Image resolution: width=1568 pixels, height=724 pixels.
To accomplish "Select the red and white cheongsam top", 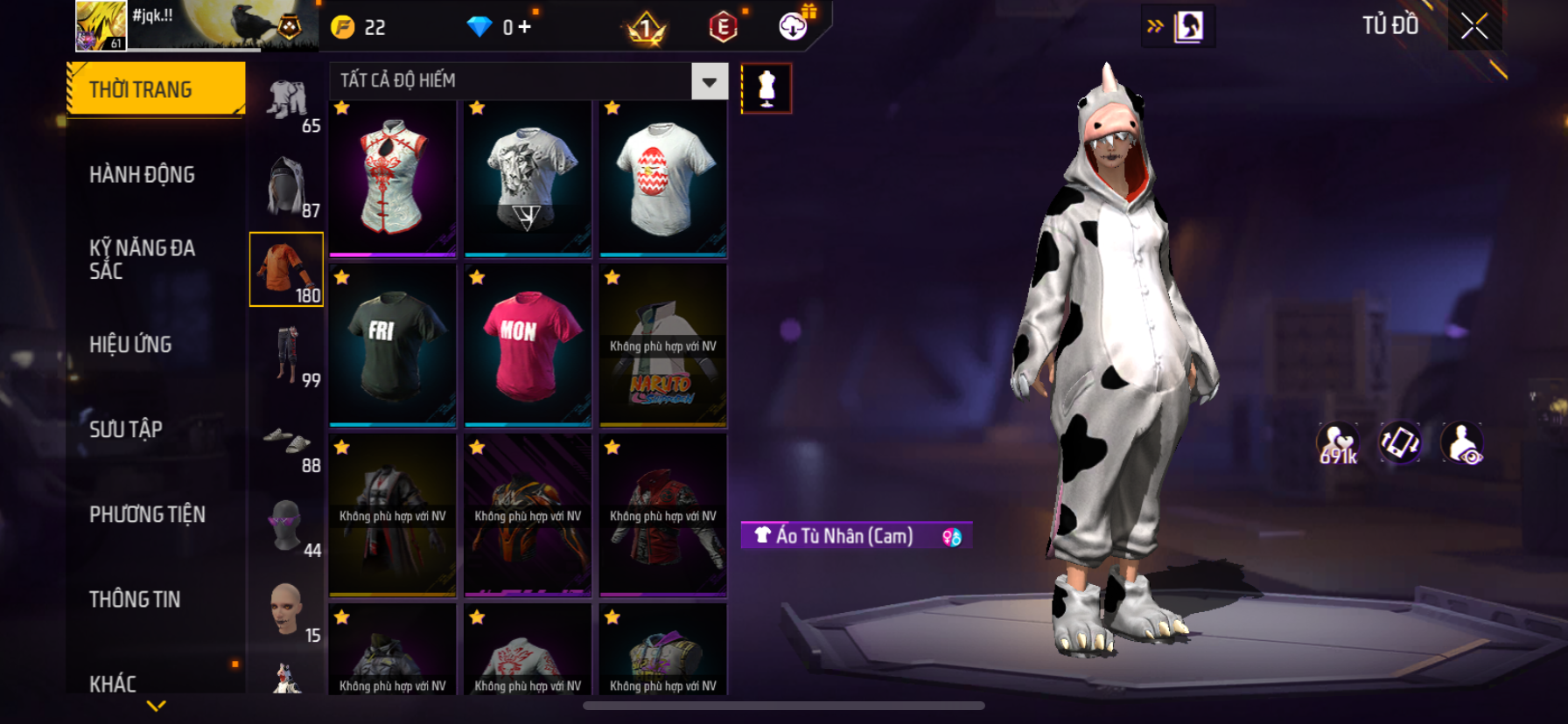I will 393,179.
